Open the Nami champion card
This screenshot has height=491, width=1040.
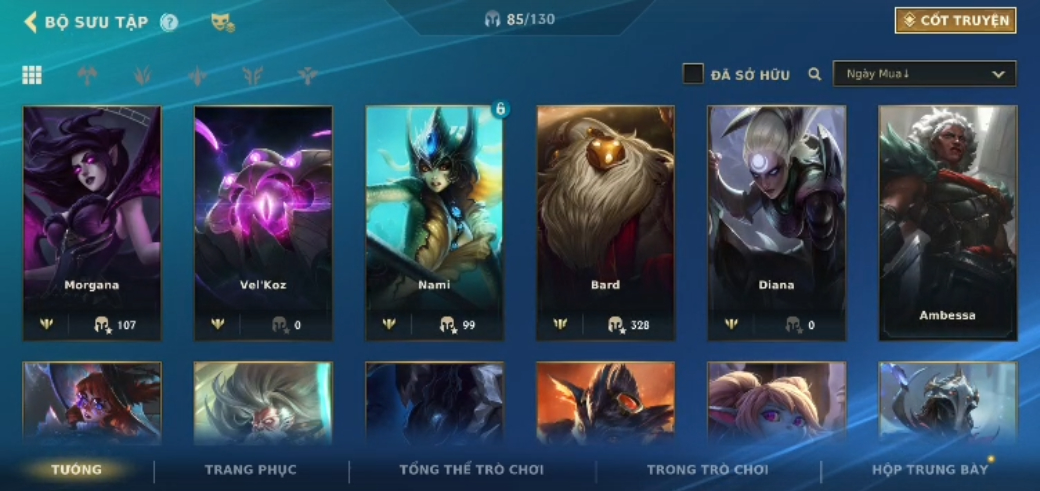click(434, 222)
